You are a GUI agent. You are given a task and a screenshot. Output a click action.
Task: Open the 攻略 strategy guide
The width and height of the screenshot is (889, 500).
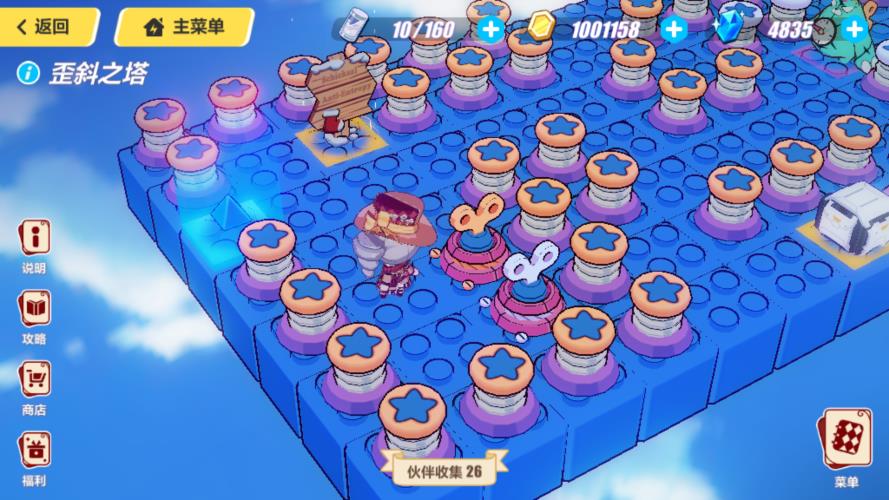35,314
